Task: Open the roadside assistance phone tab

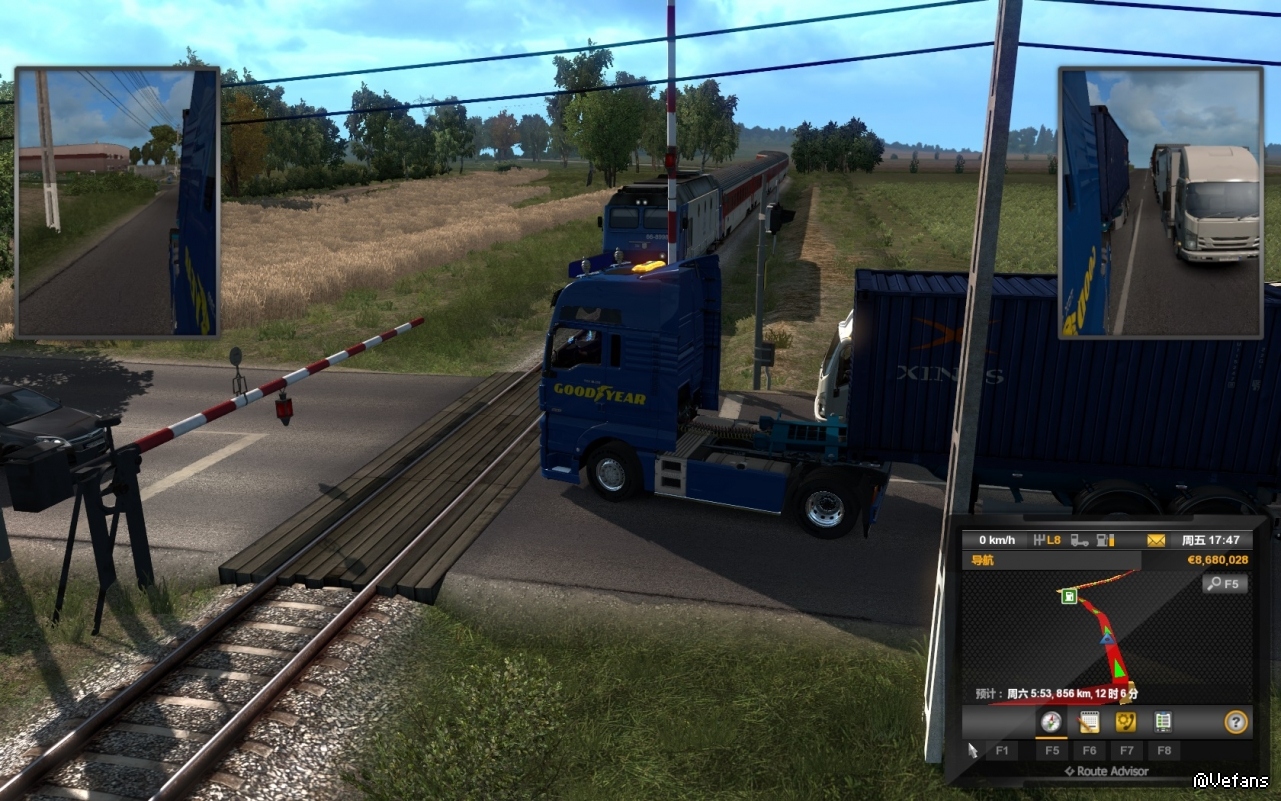Action: [x=1126, y=722]
